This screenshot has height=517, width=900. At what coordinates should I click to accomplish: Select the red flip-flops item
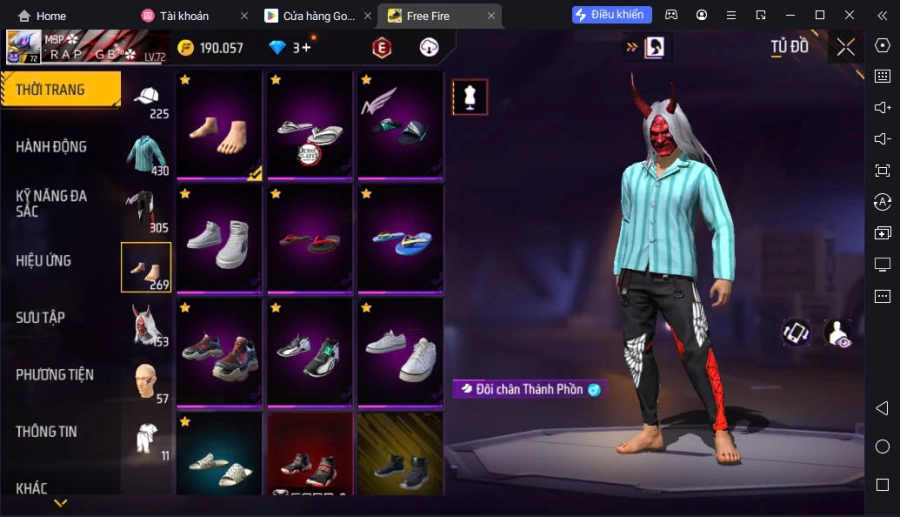(x=310, y=239)
